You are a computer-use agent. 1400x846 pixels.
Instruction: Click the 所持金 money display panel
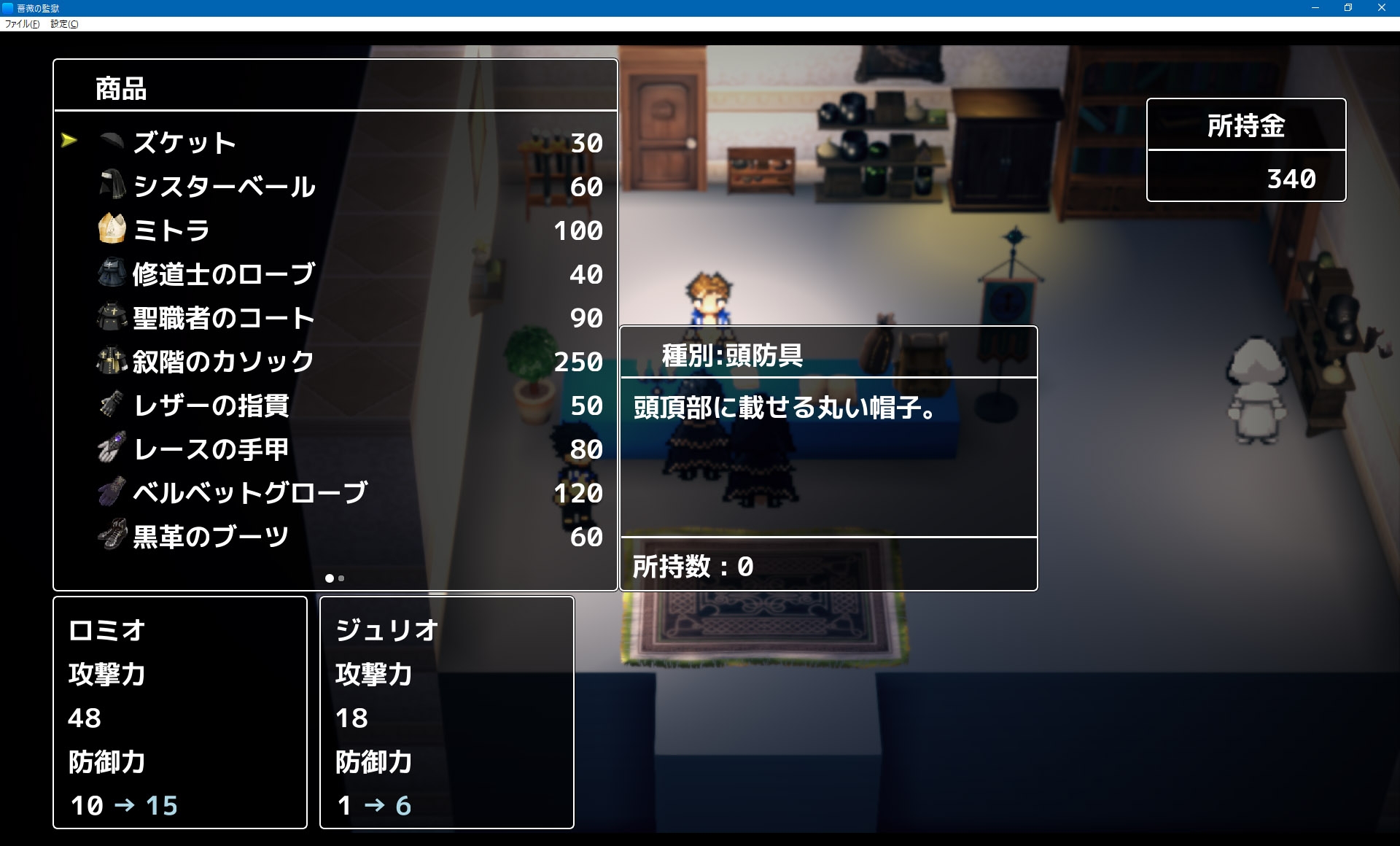point(1245,150)
